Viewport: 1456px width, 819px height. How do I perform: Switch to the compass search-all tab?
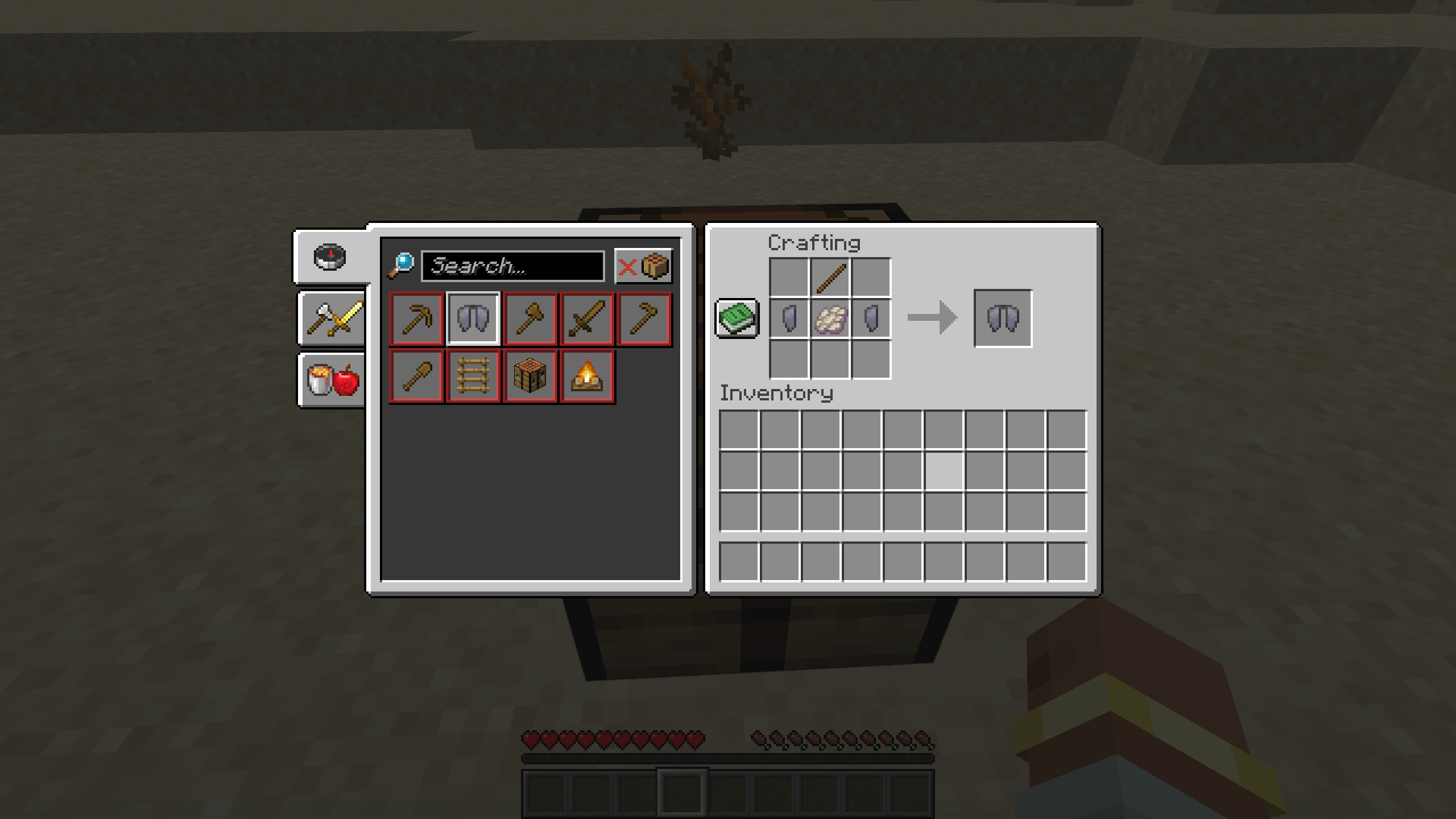330,257
